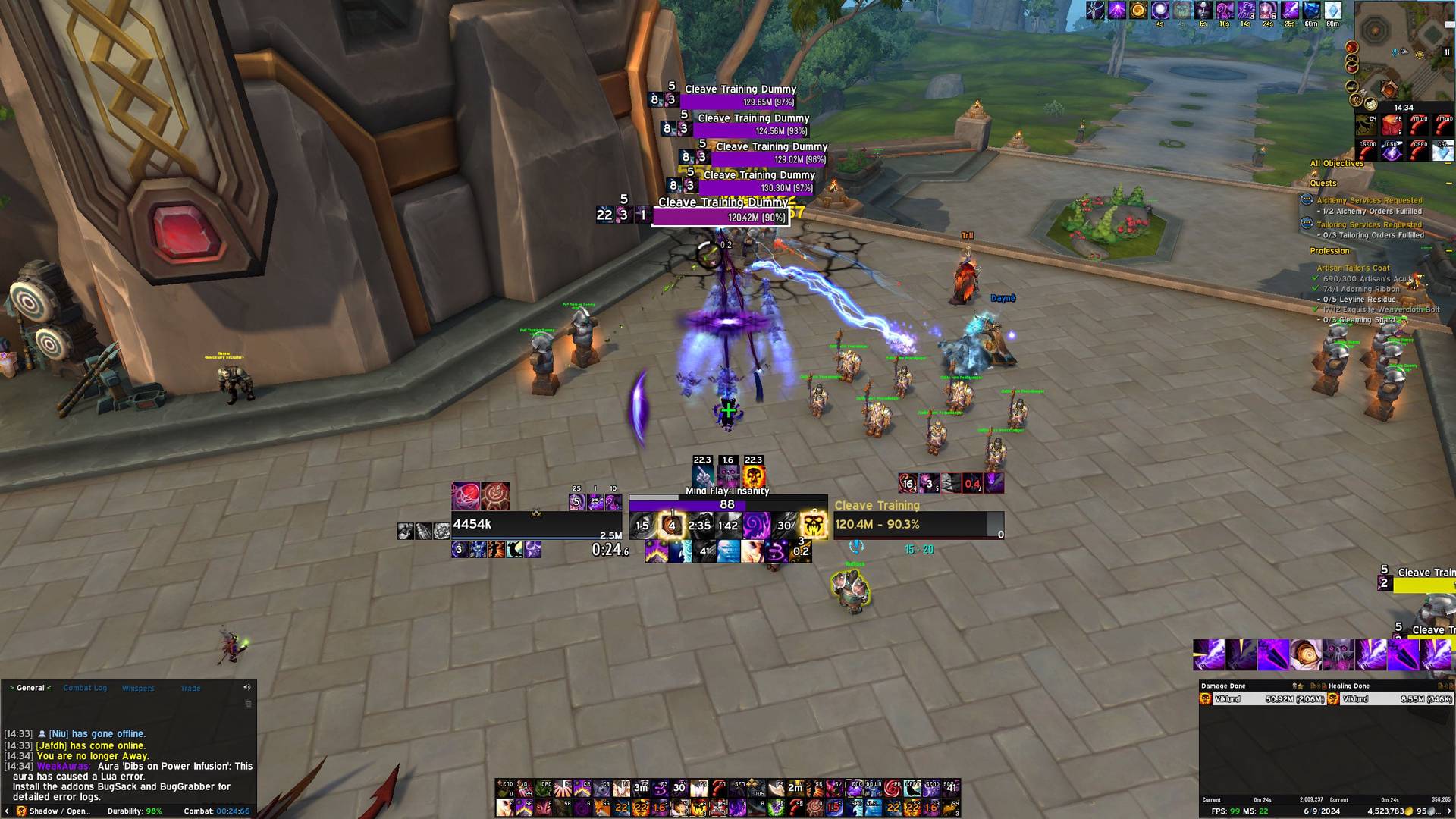Open the Alchemy Services Requested quest
The image size is (1456, 819).
[1369, 200]
